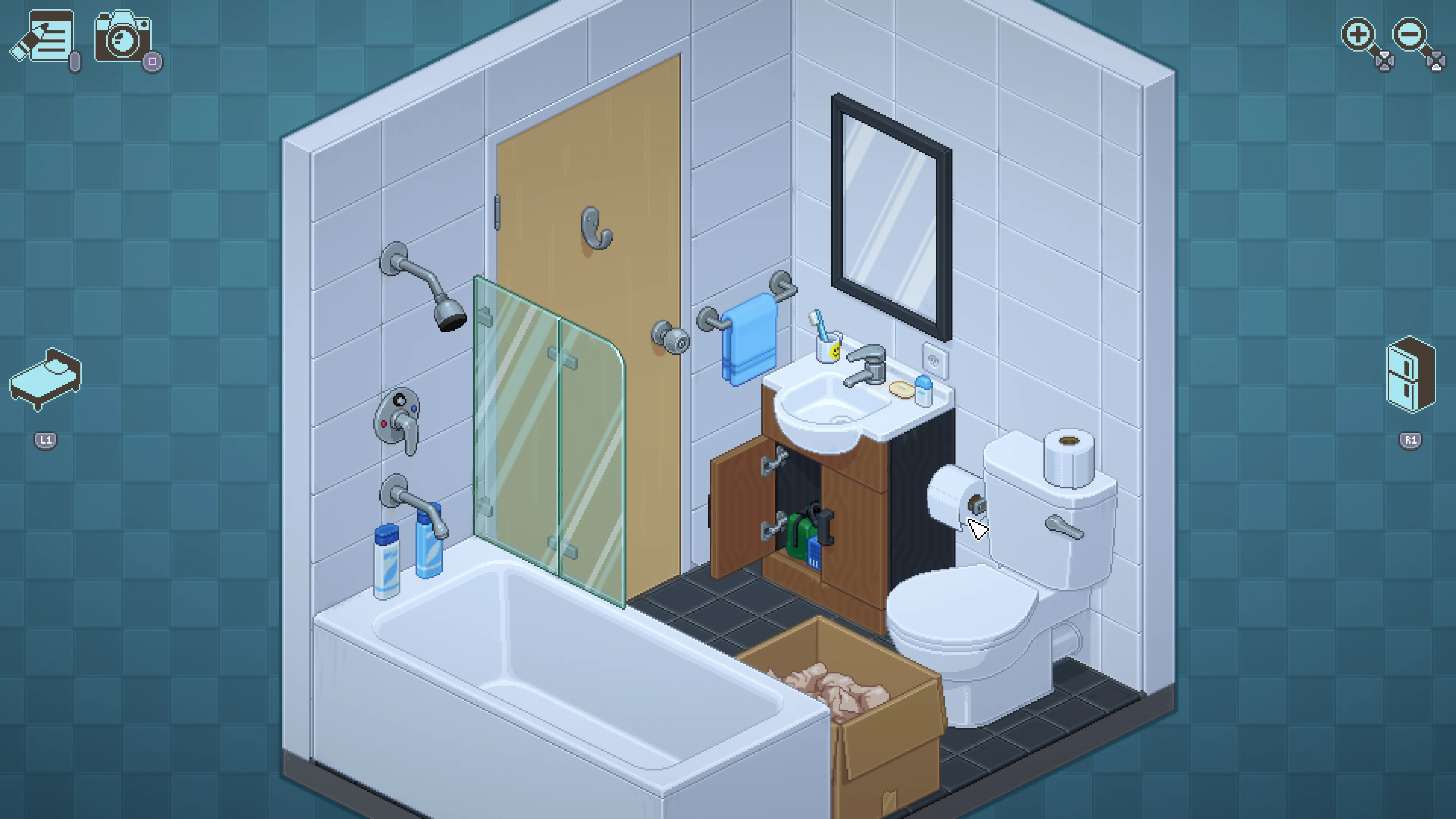Grab the white conditioner bottle by the bathtub
Viewport: 1456px width, 819px height.
tap(387, 565)
